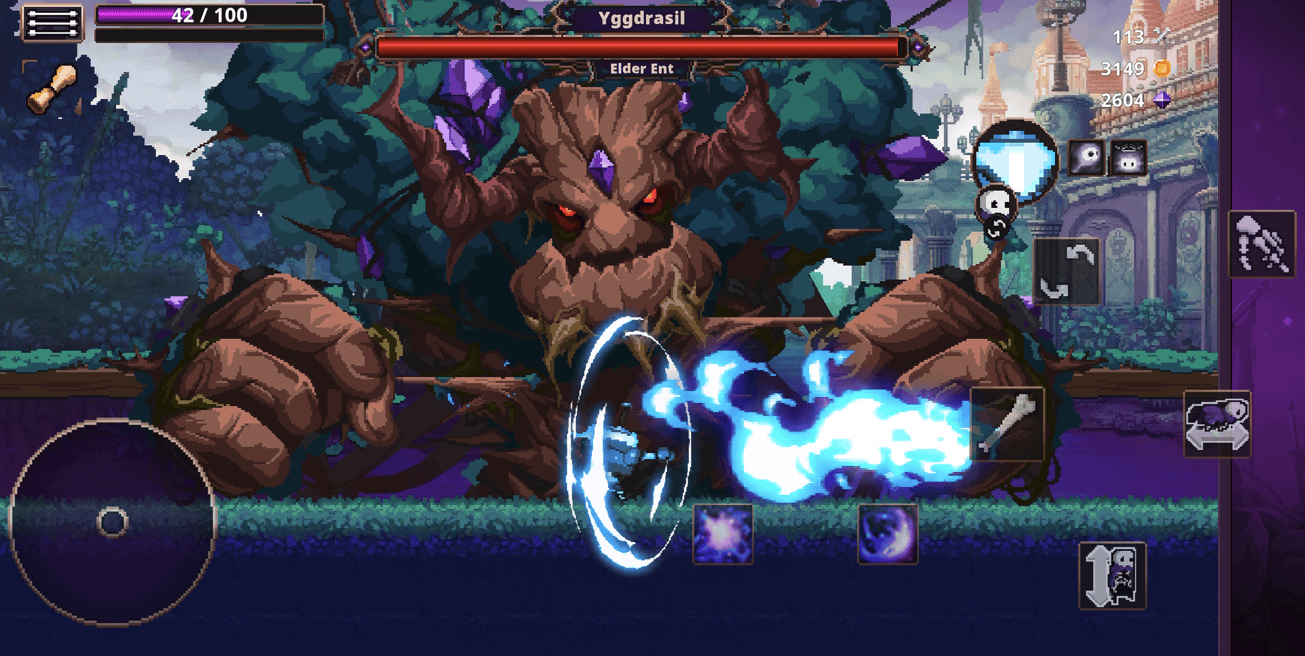Activate the dark crescent moon skill

[888, 534]
